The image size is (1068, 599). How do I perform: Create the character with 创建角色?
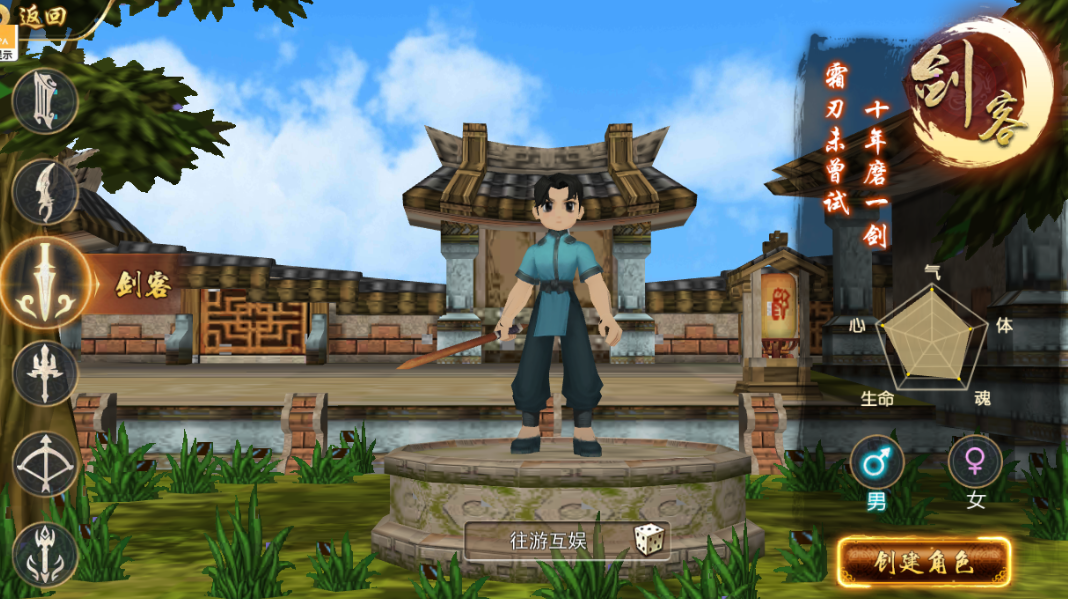click(924, 562)
